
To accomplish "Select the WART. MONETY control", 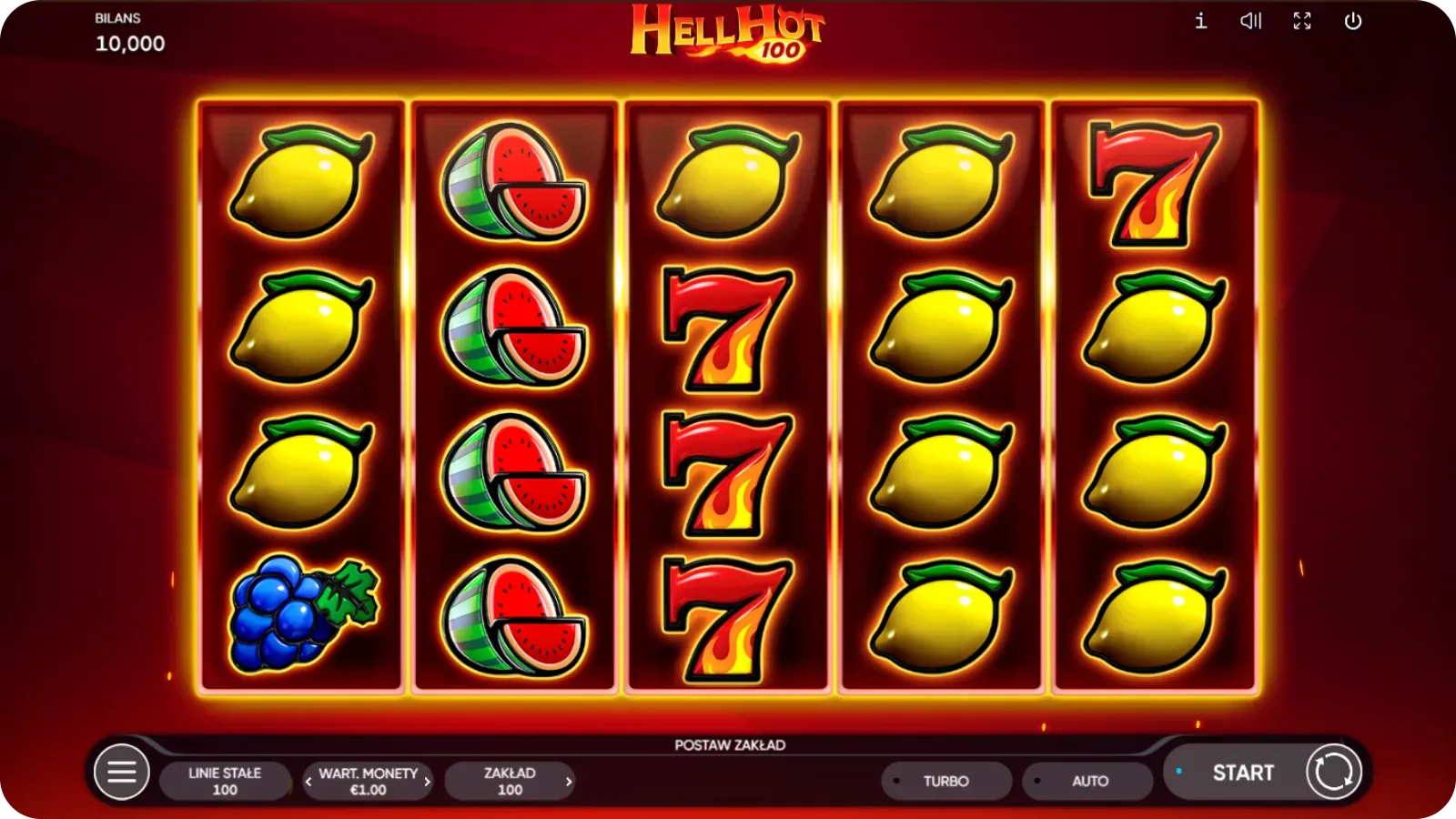I will [367, 780].
